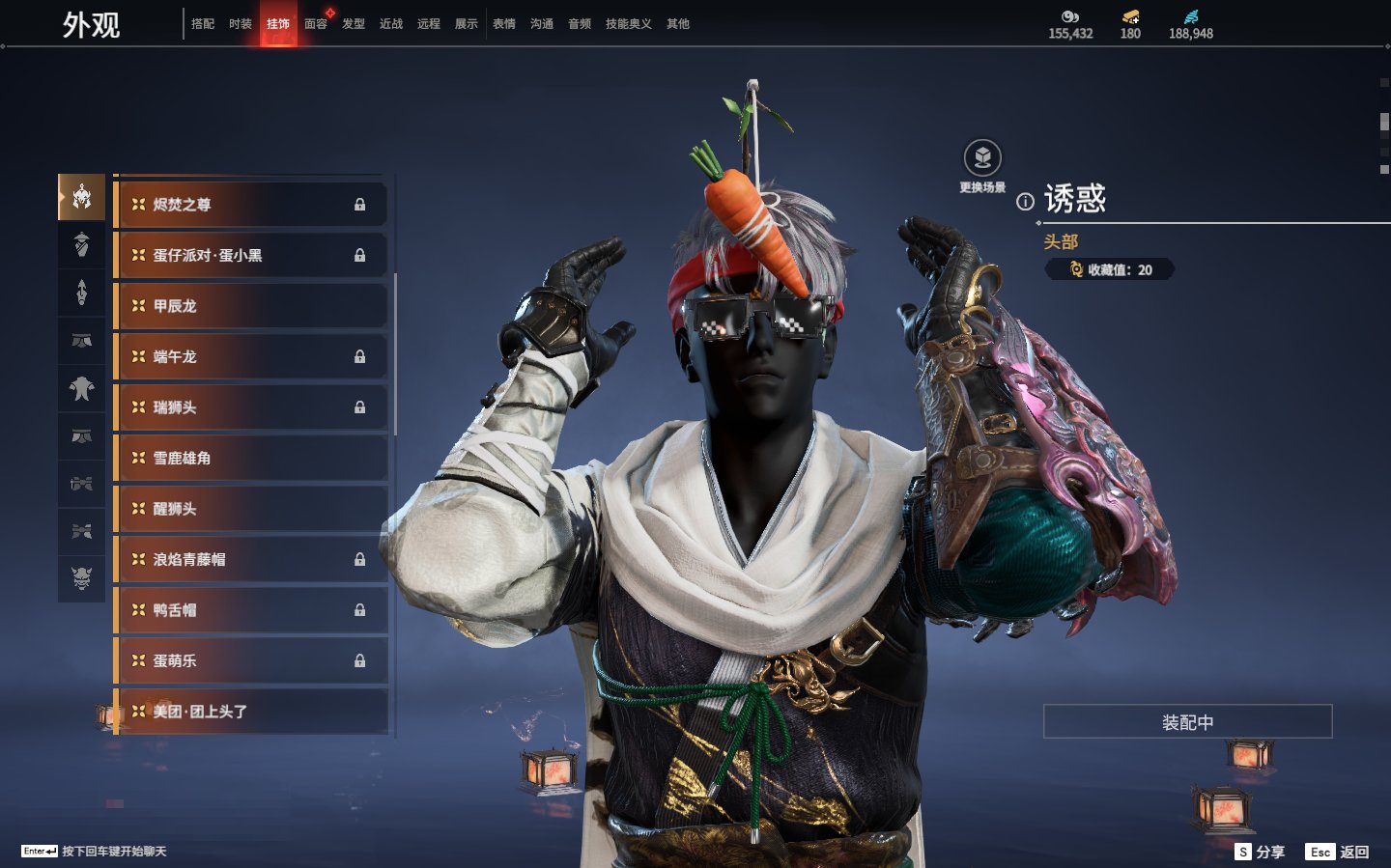The width and height of the screenshot is (1391, 868).
Task: Choose the head accessory category icon
Action: pyautogui.click(x=82, y=197)
